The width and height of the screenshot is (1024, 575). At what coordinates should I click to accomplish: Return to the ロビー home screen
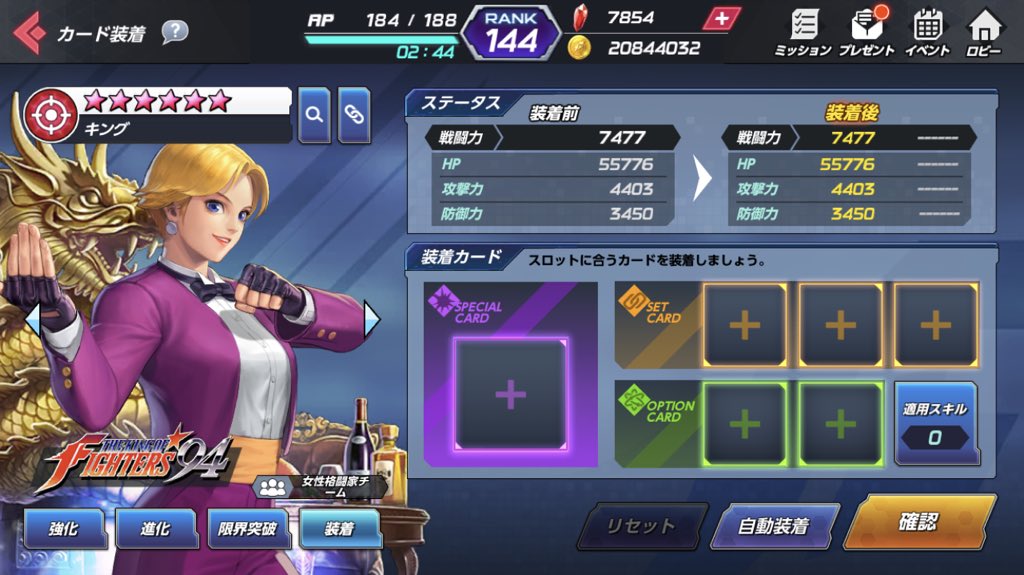(x=985, y=32)
